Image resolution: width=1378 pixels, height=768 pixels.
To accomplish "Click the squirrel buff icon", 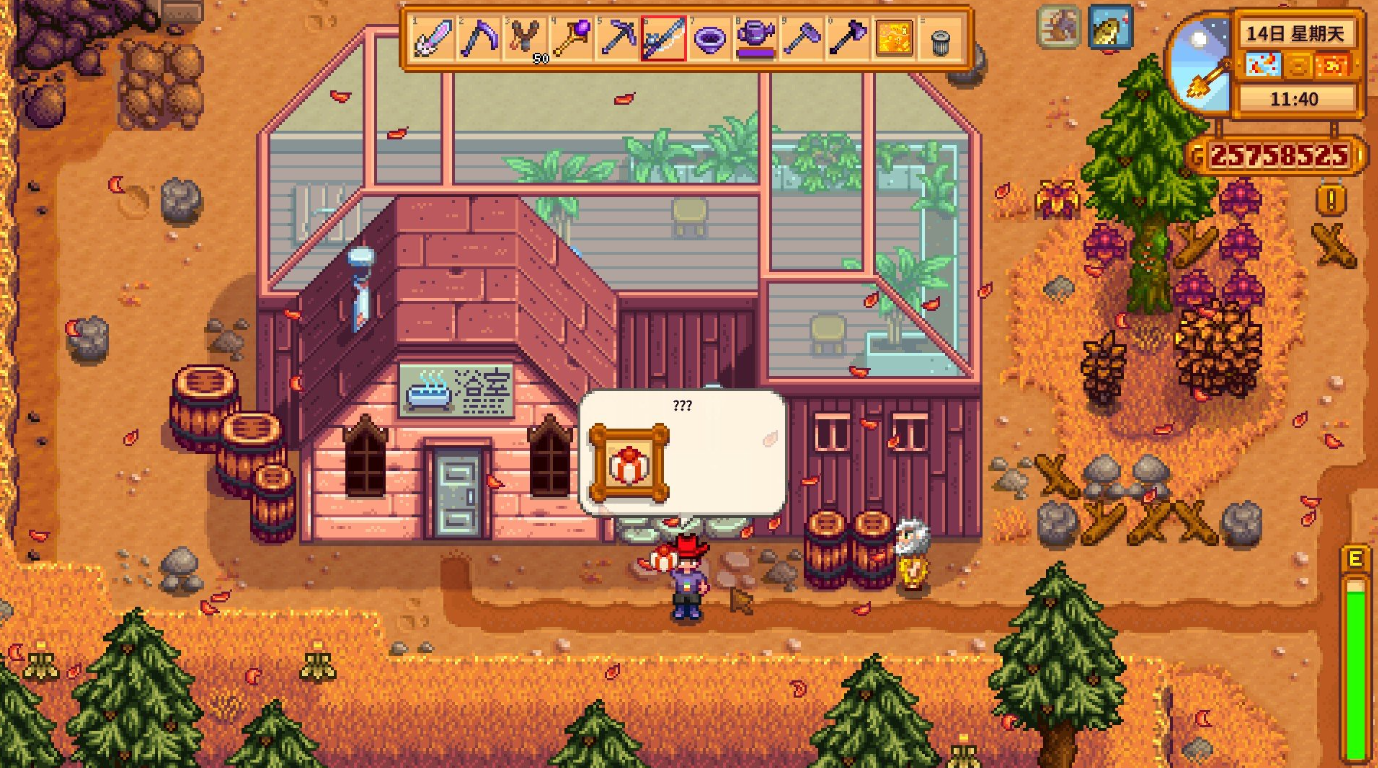I will coord(1059,26).
